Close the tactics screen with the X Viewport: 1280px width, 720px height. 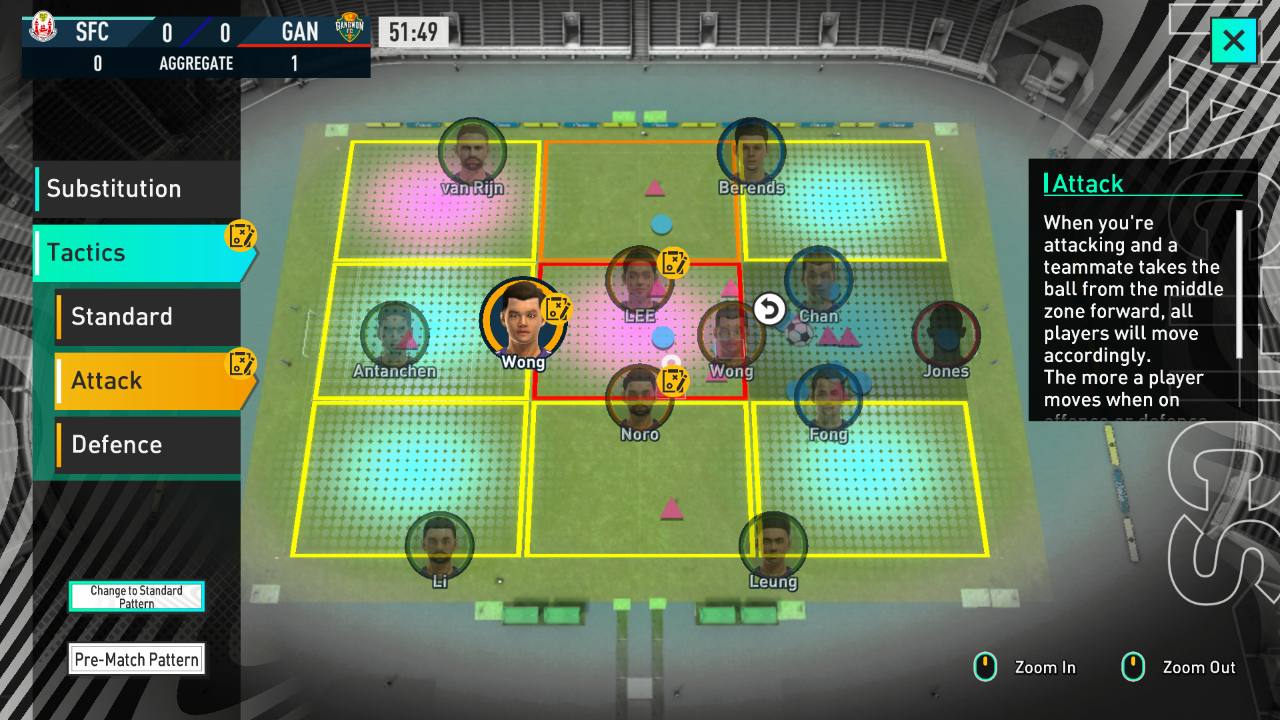[1233, 41]
